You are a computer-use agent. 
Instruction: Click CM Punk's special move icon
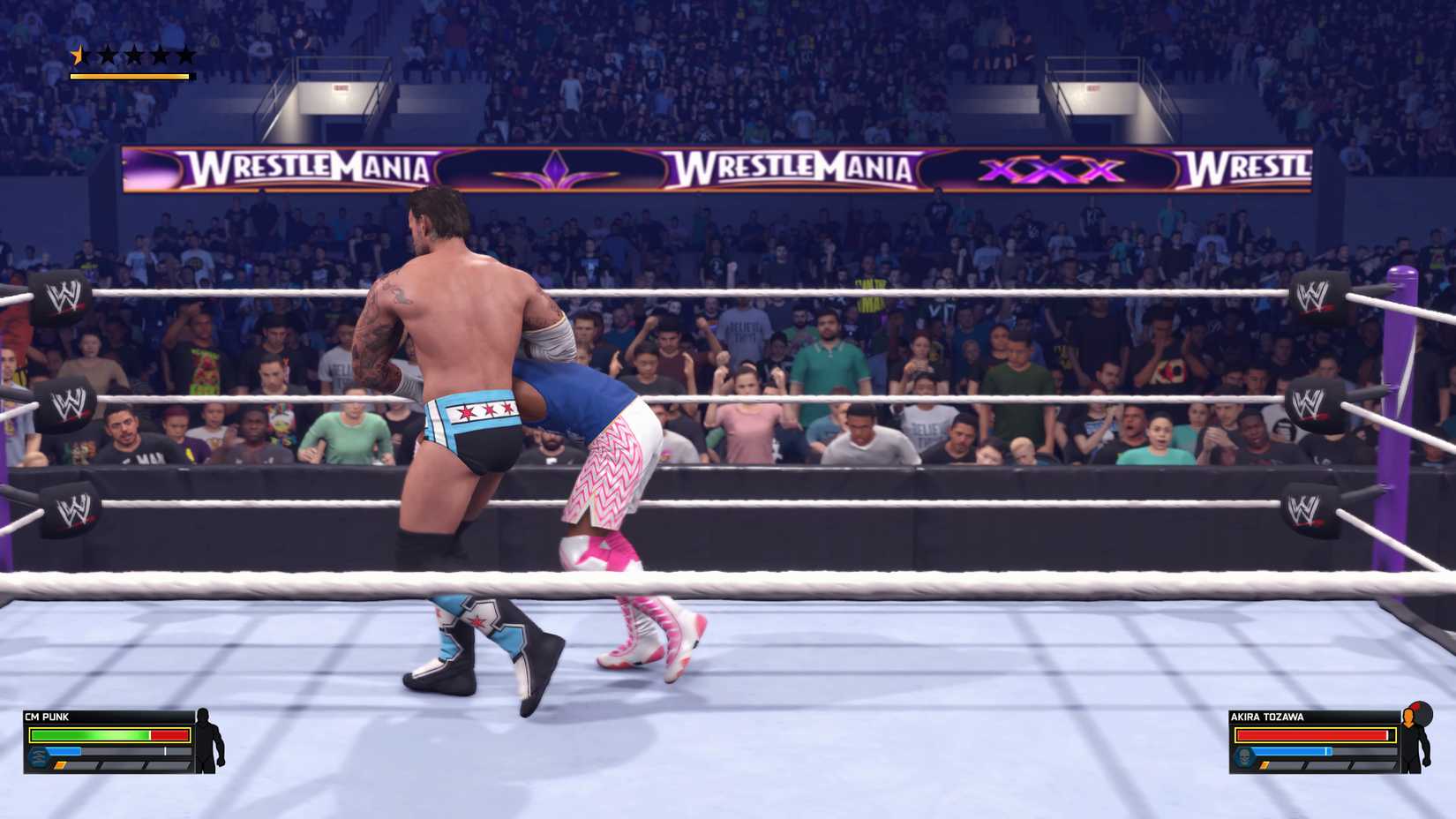coord(38,757)
